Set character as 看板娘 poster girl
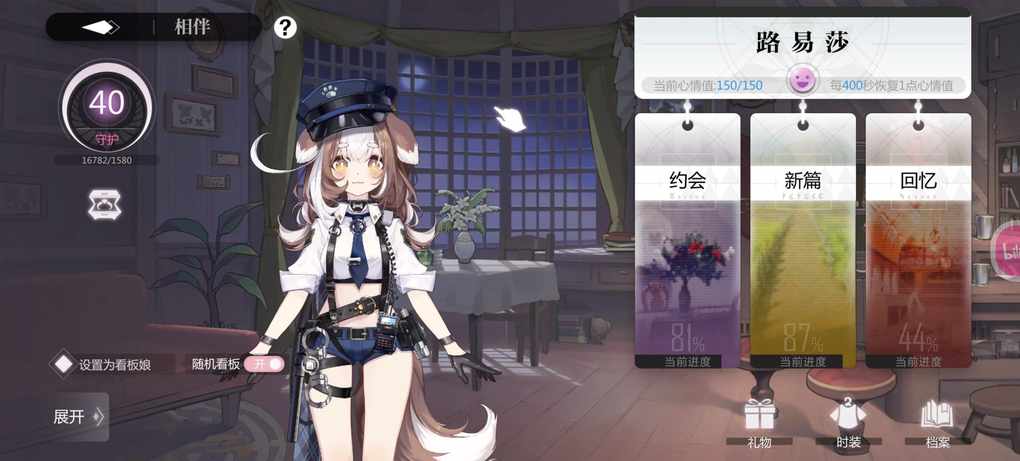 tap(114, 364)
